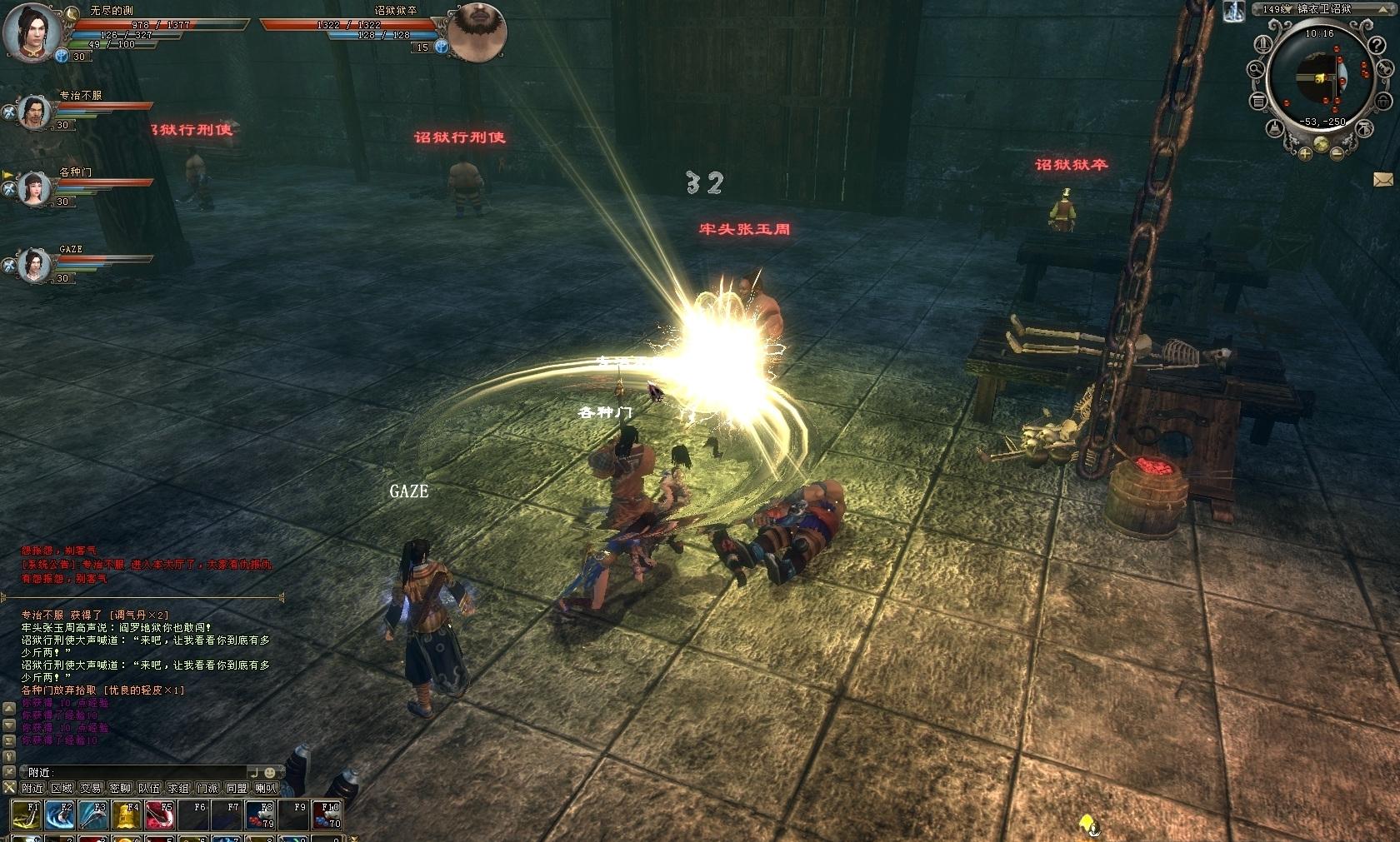Click the targeted enemy 诏狱狱卒 portrait

(x=477, y=32)
